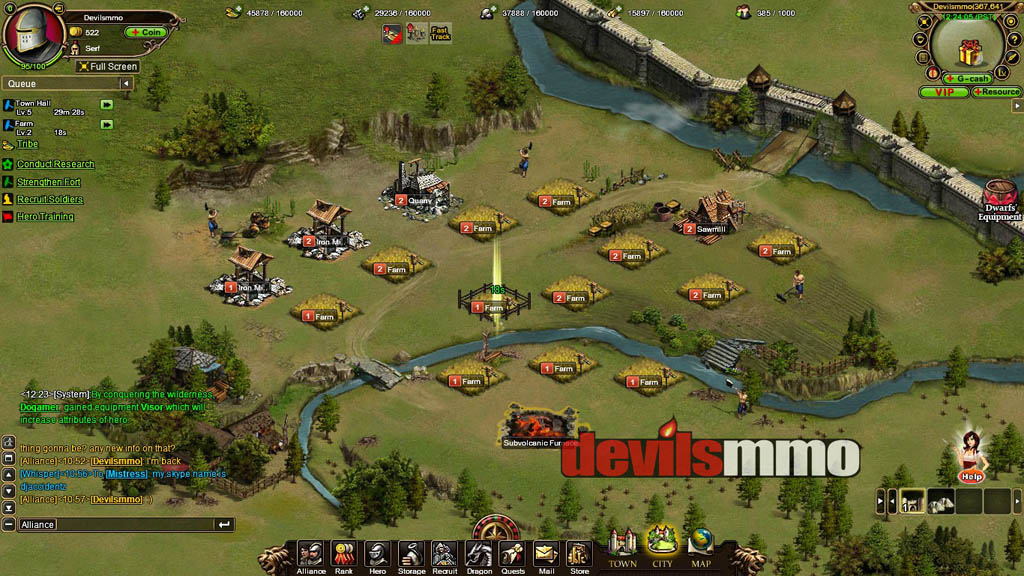
Task: Check the Mail envelope icon
Action: [x=545, y=555]
